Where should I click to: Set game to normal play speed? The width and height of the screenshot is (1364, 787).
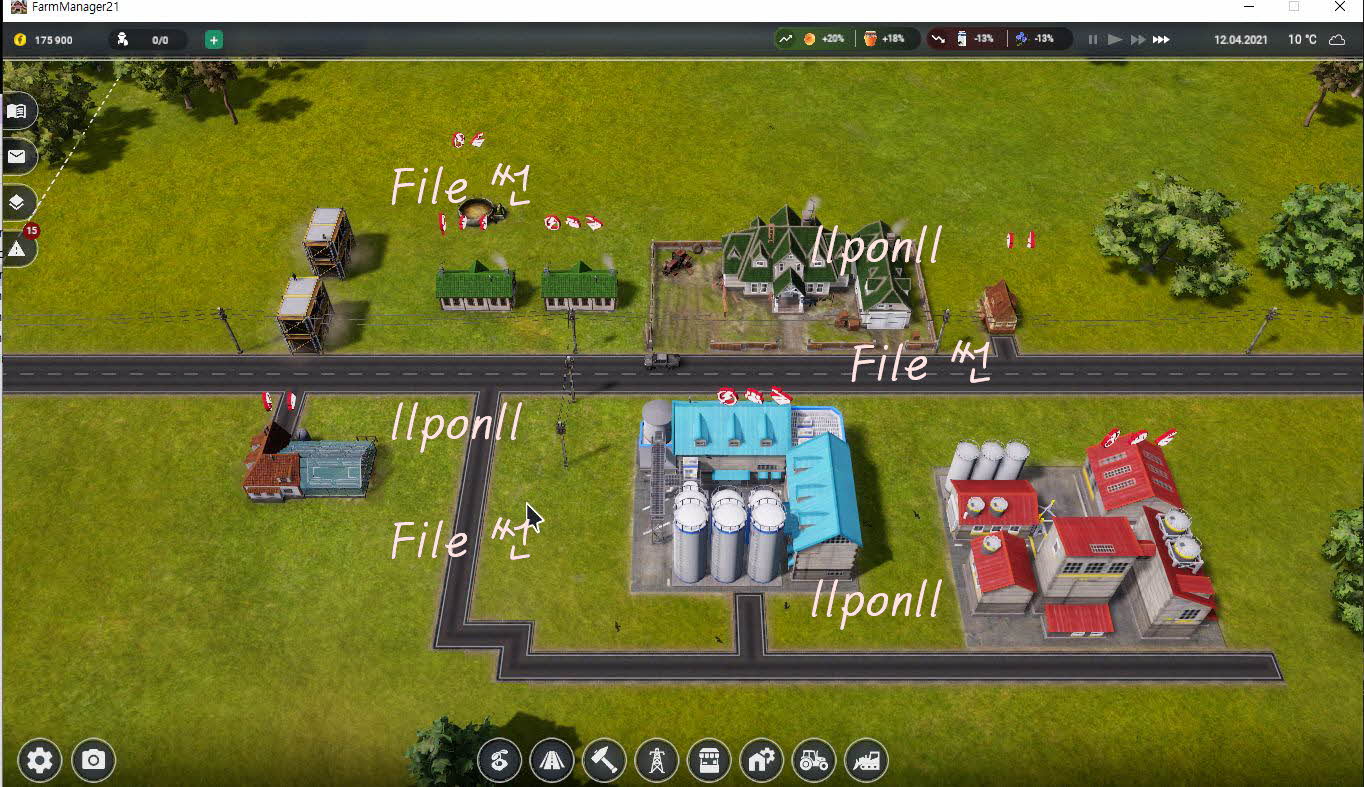click(x=1115, y=40)
